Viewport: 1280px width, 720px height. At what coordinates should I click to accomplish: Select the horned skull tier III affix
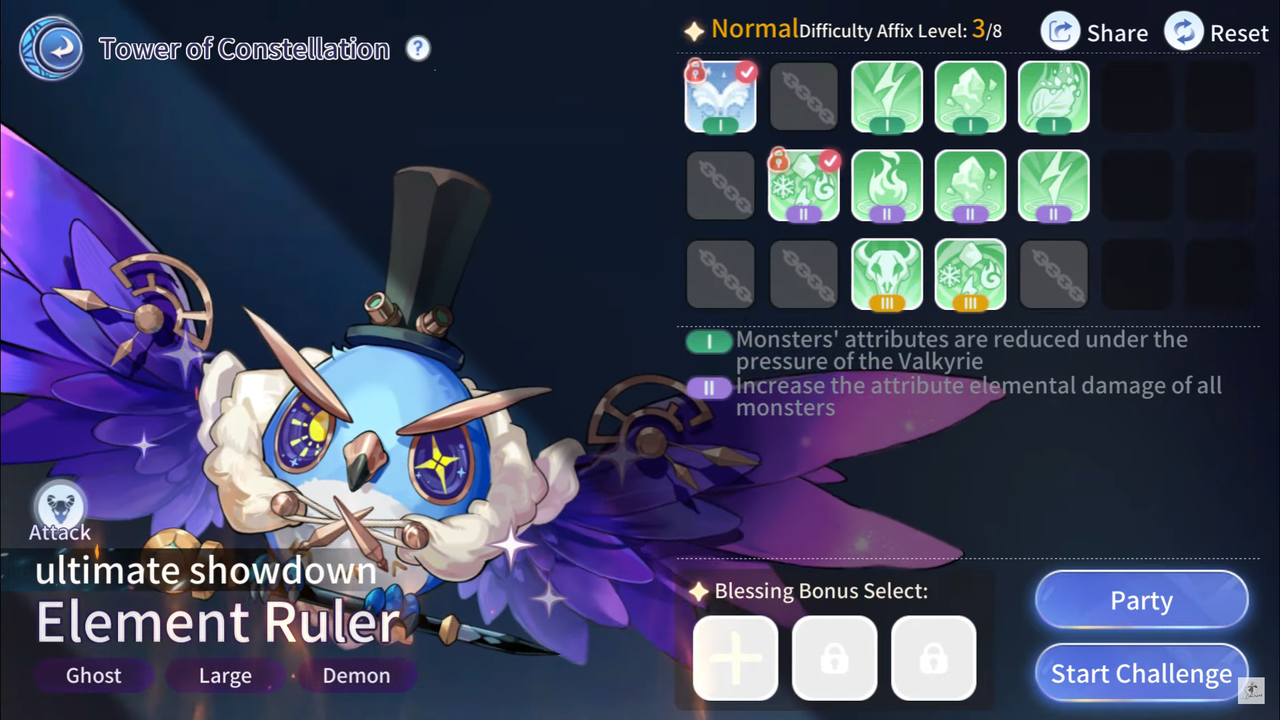[887, 274]
